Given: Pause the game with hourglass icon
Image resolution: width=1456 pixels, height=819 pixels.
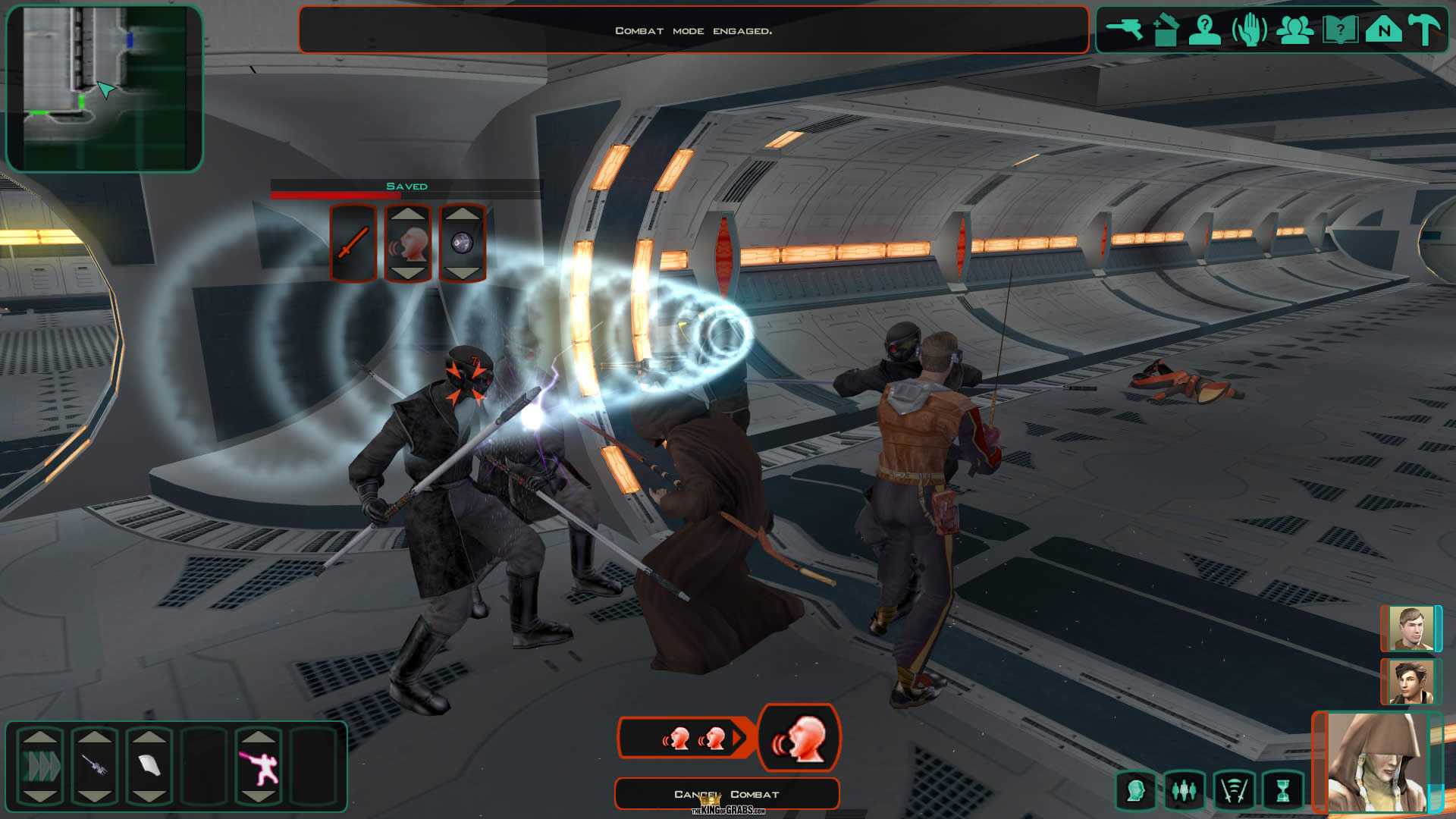Looking at the screenshot, I should point(1282,791).
